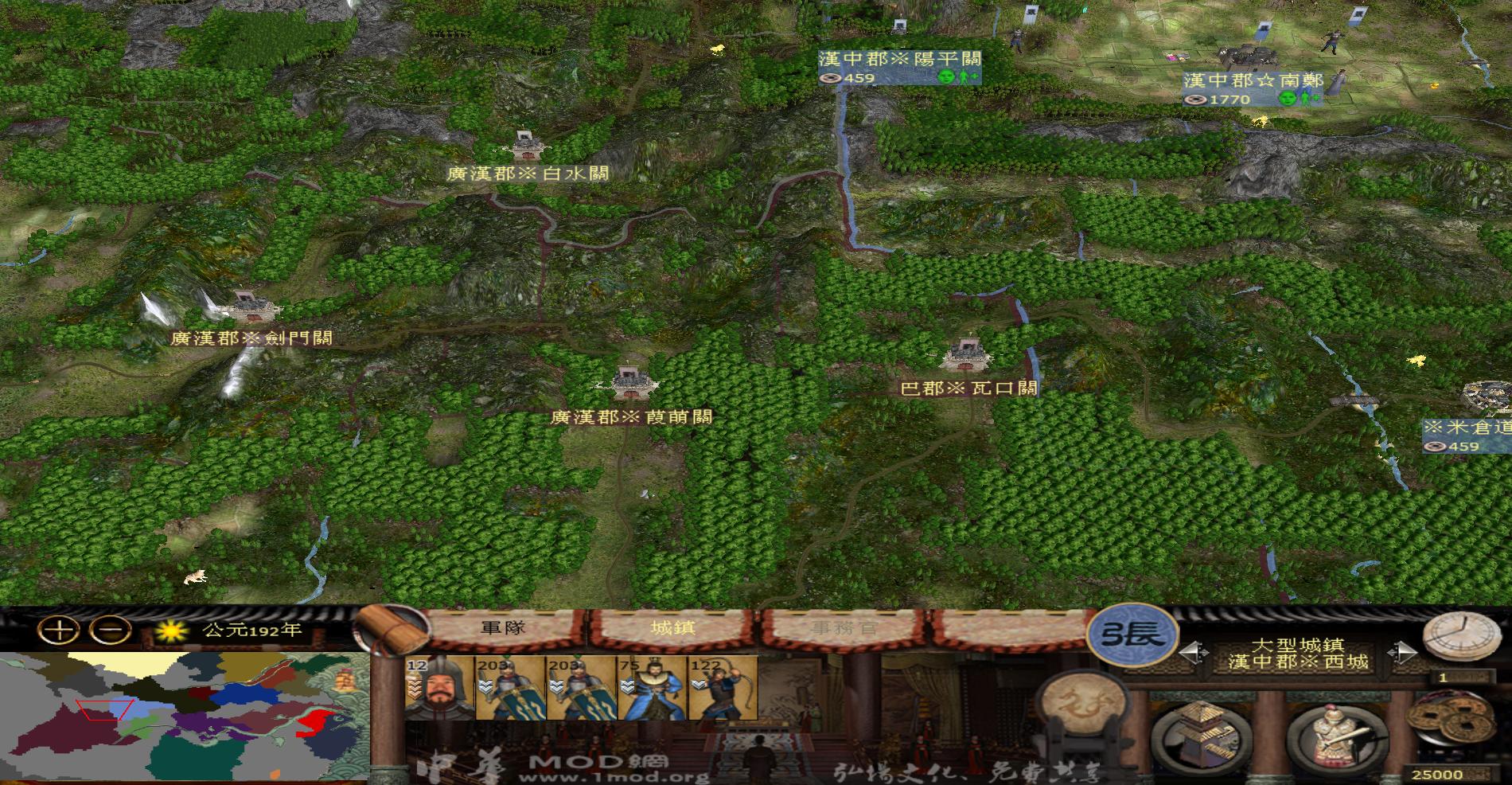Click the minimap to move view
The width and height of the screenshot is (1512, 785).
183,717
